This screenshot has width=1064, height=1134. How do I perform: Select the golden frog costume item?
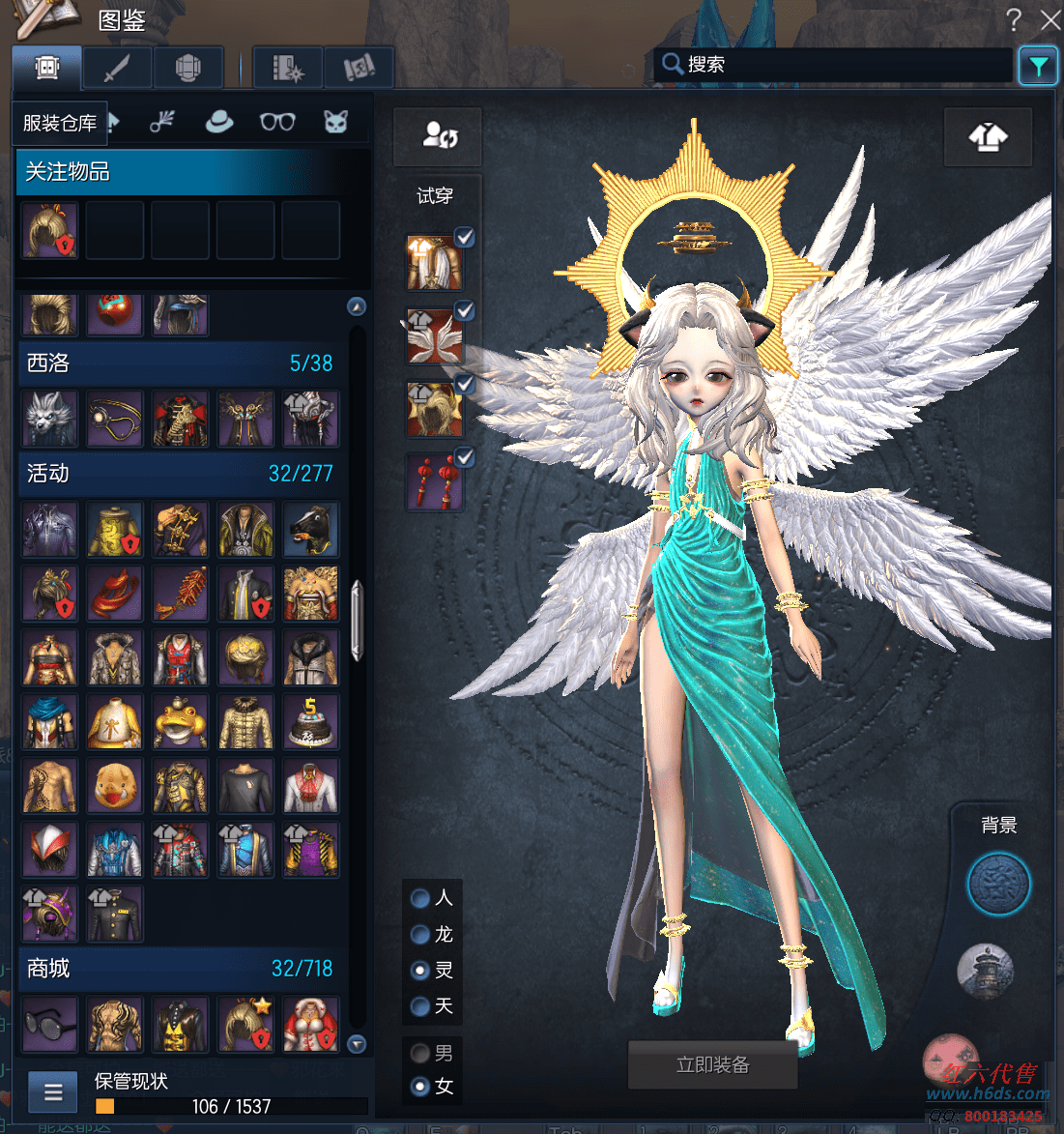[x=180, y=722]
